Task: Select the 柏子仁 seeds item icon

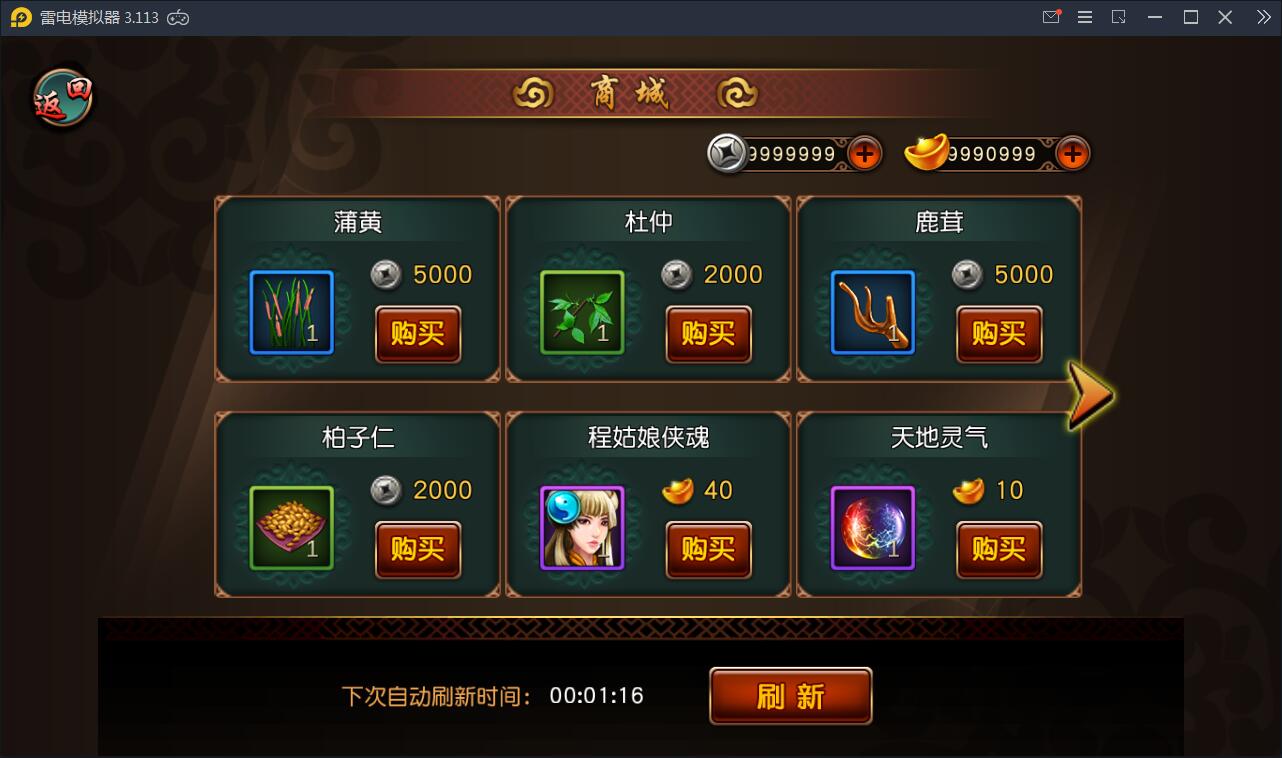Action: pyautogui.click(x=291, y=528)
